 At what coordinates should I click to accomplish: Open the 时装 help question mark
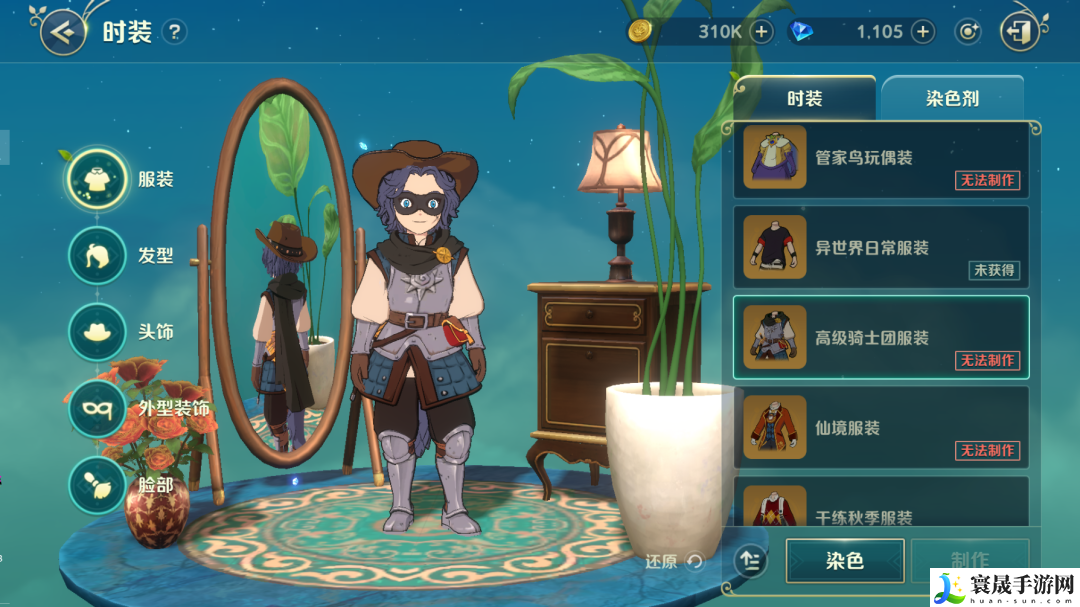(x=174, y=32)
